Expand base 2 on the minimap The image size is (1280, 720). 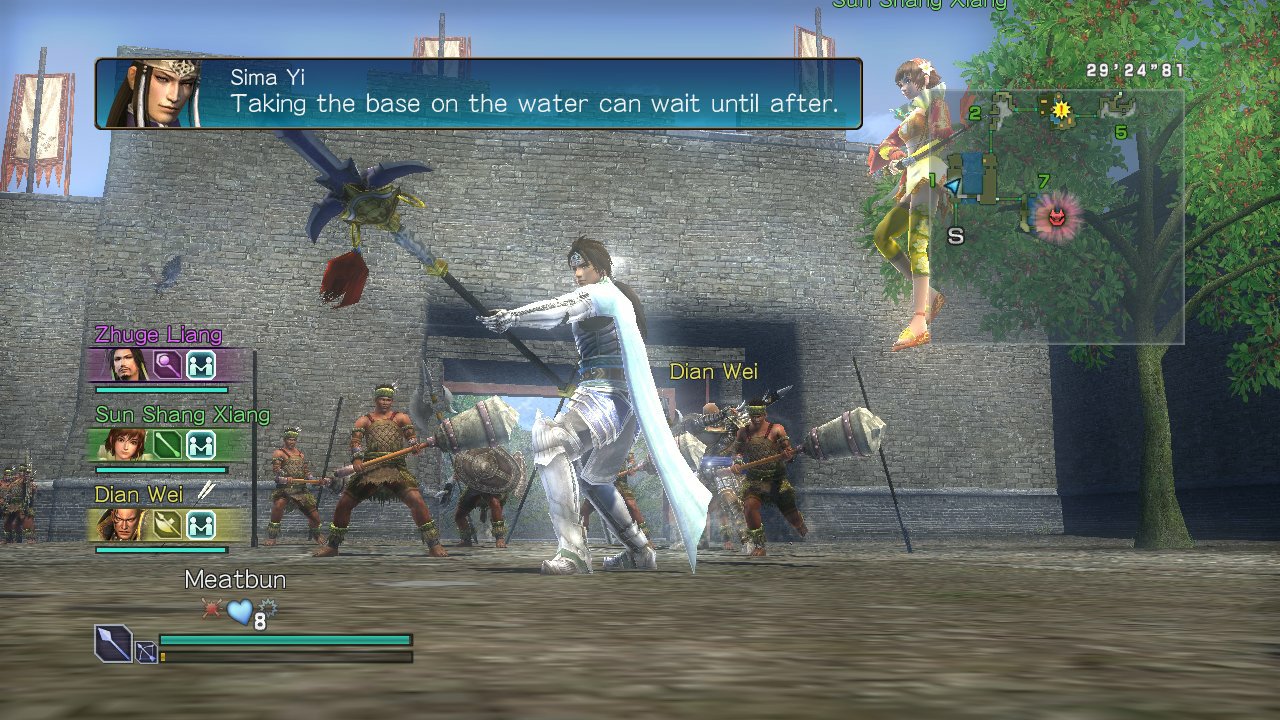(x=974, y=113)
